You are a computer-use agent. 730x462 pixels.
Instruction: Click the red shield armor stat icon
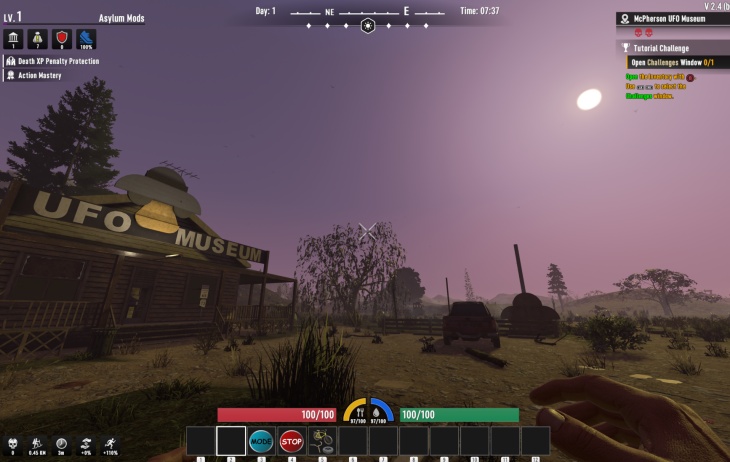coord(62,38)
